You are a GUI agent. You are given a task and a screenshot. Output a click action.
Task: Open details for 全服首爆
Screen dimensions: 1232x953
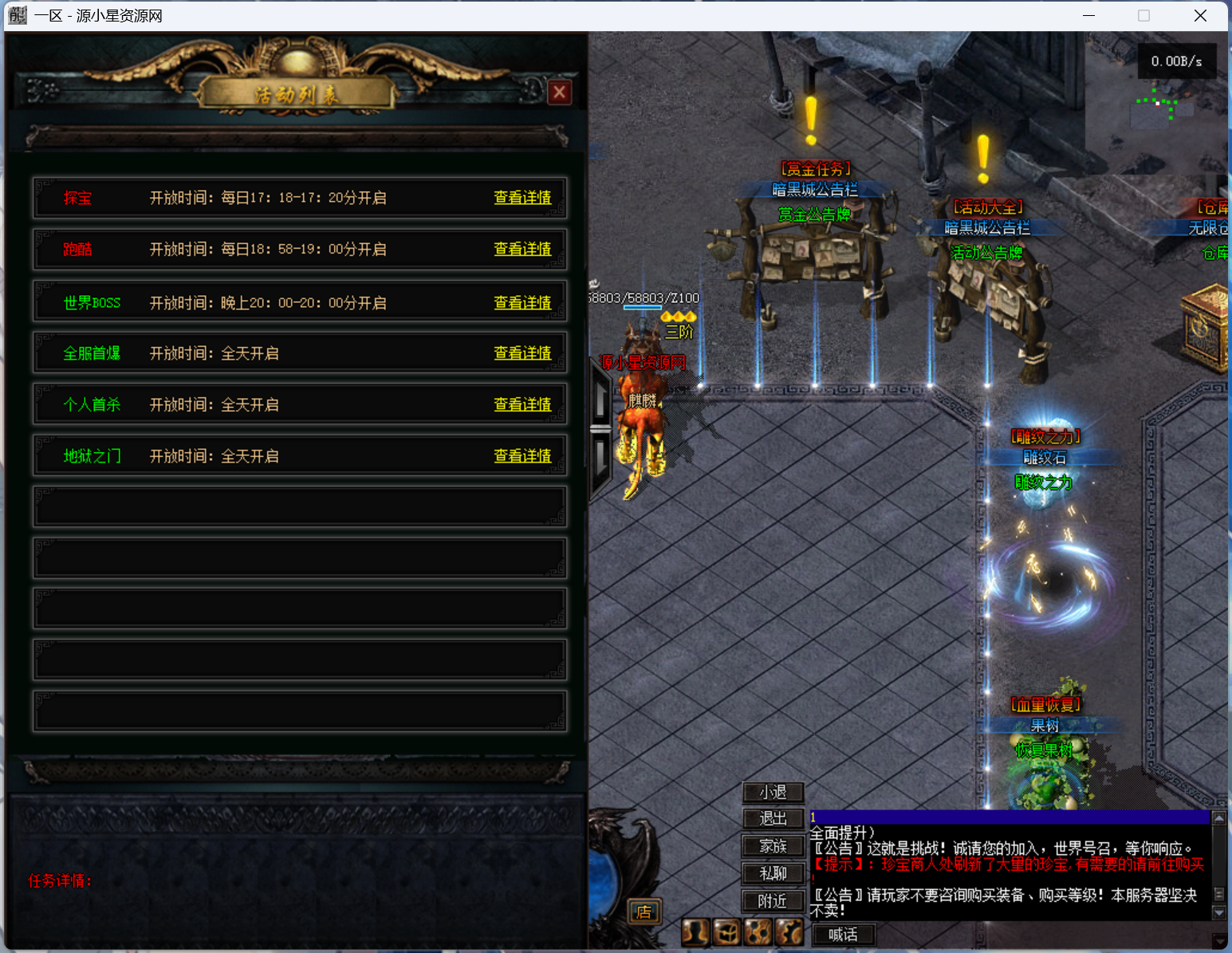pyautogui.click(x=522, y=353)
